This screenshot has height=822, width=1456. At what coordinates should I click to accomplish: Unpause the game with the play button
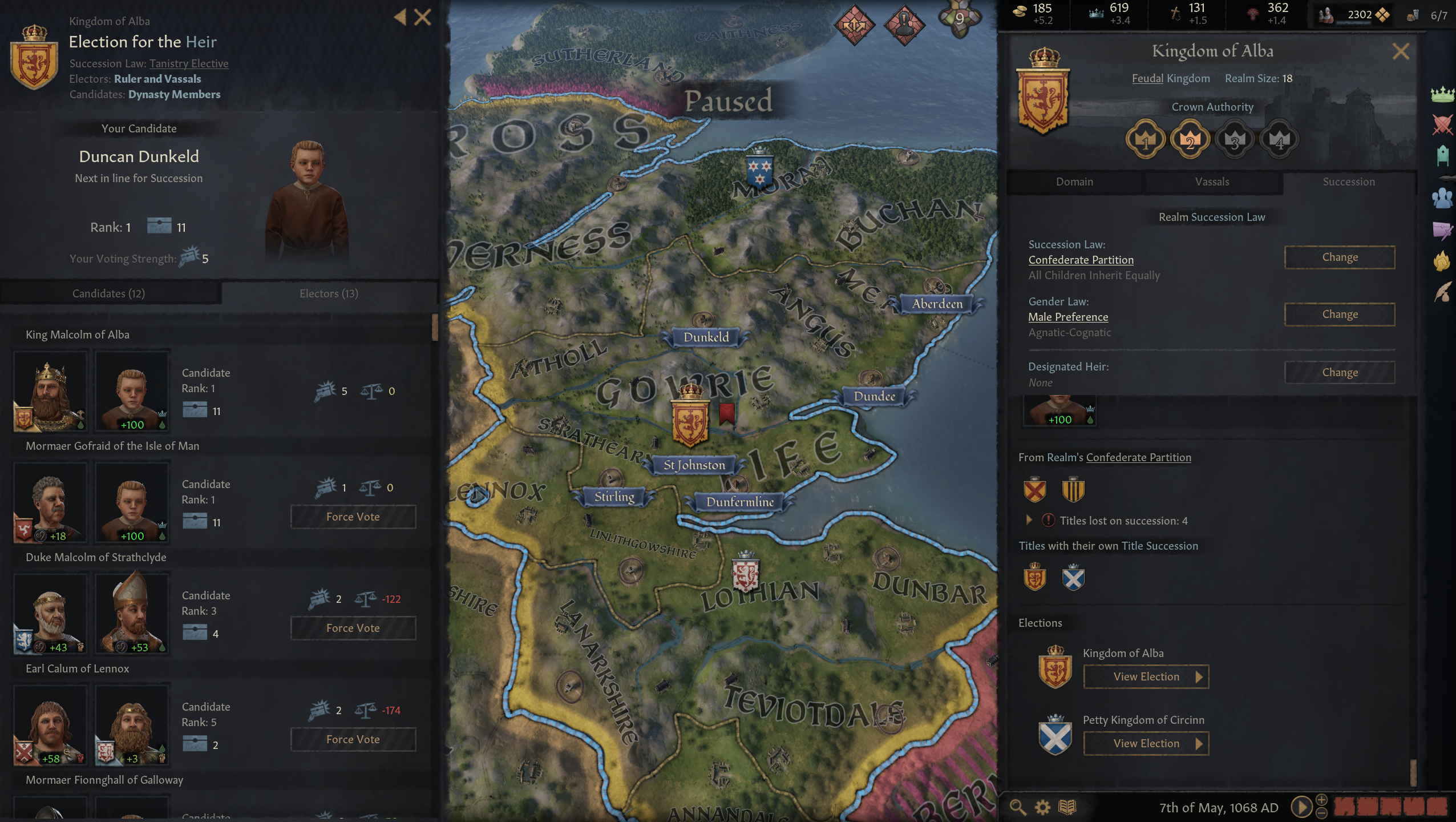click(1301, 807)
